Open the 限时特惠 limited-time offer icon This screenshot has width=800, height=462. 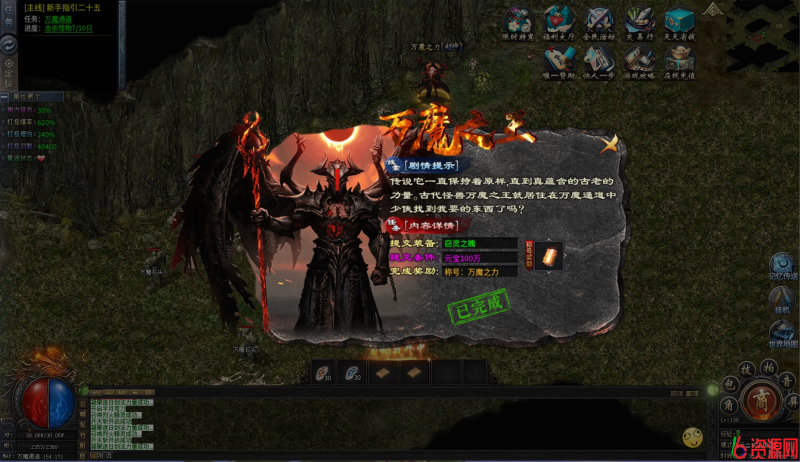(x=518, y=22)
